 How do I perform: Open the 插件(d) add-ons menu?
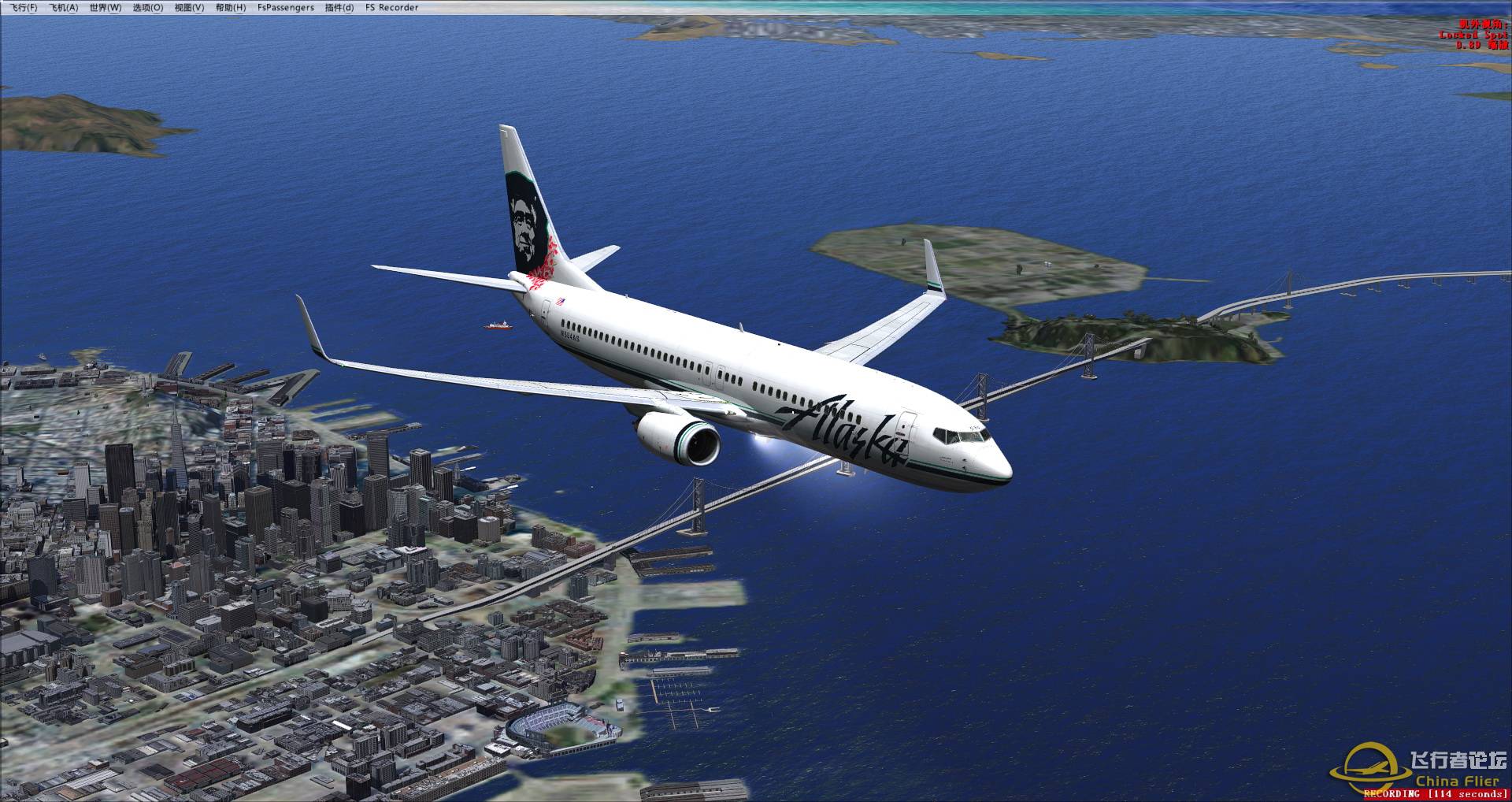pyautogui.click(x=339, y=8)
